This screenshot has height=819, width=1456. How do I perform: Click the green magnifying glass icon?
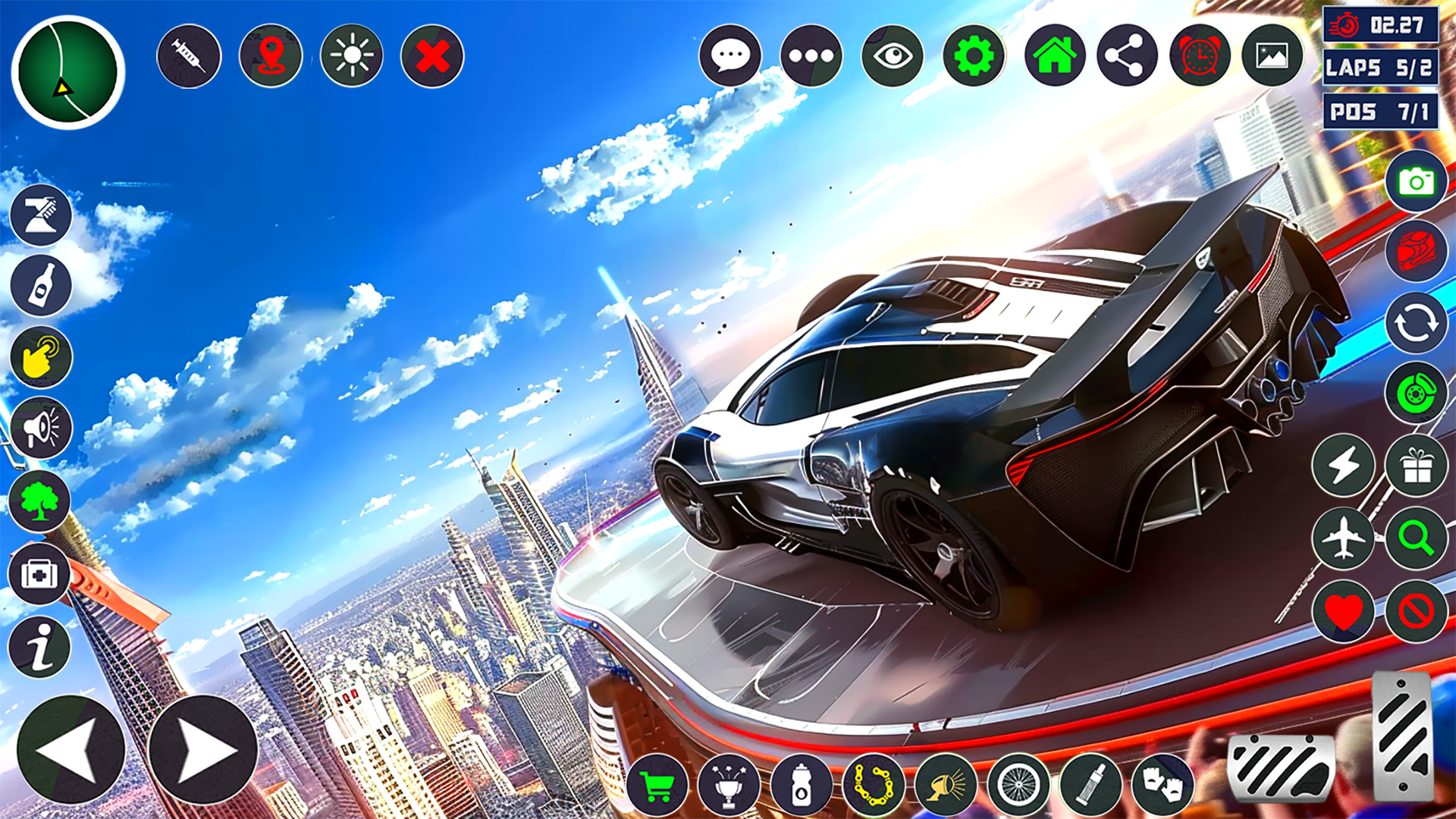coord(1416,538)
